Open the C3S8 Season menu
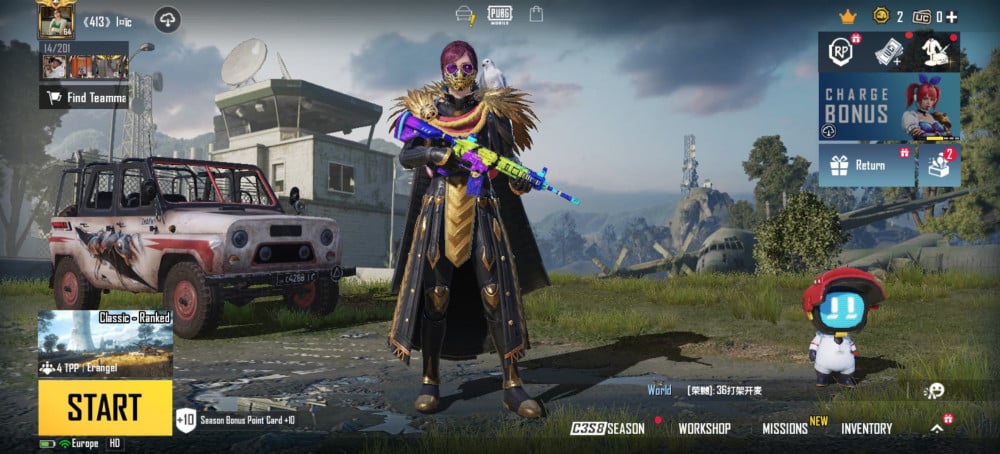 pos(608,428)
